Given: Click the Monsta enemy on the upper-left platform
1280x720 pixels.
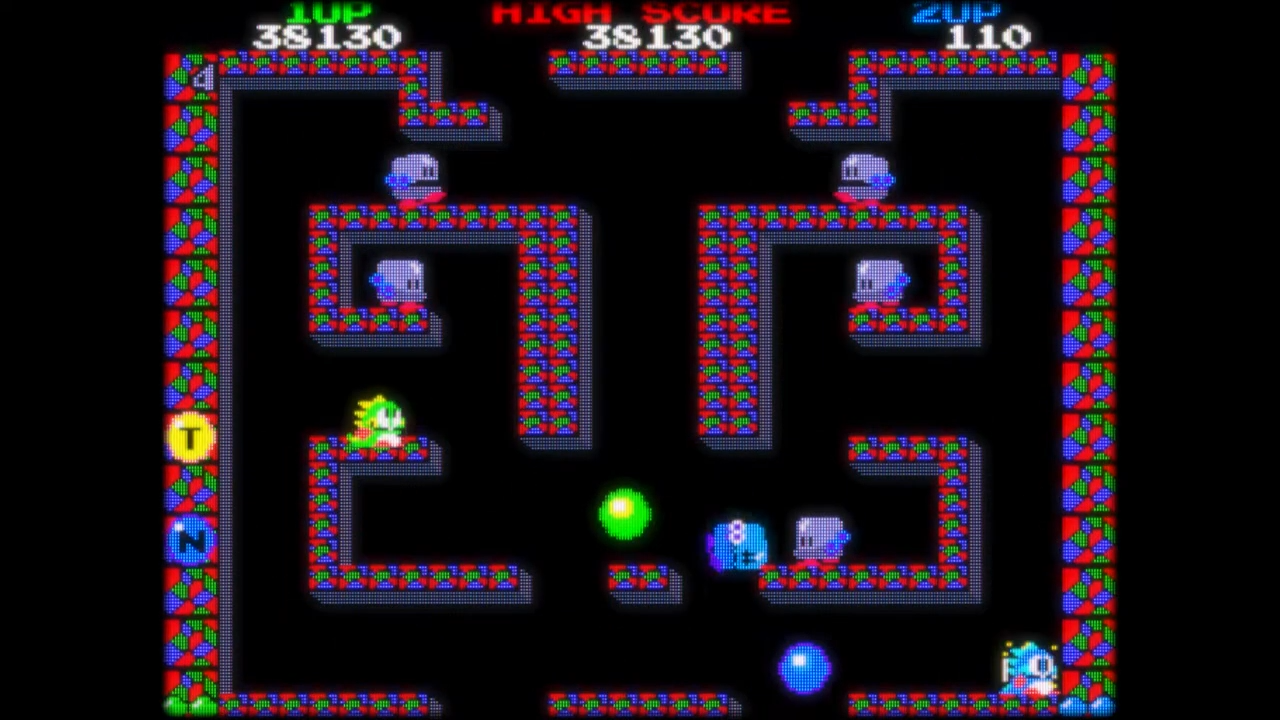Looking at the screenshot, I should click(x=415, y=175).
